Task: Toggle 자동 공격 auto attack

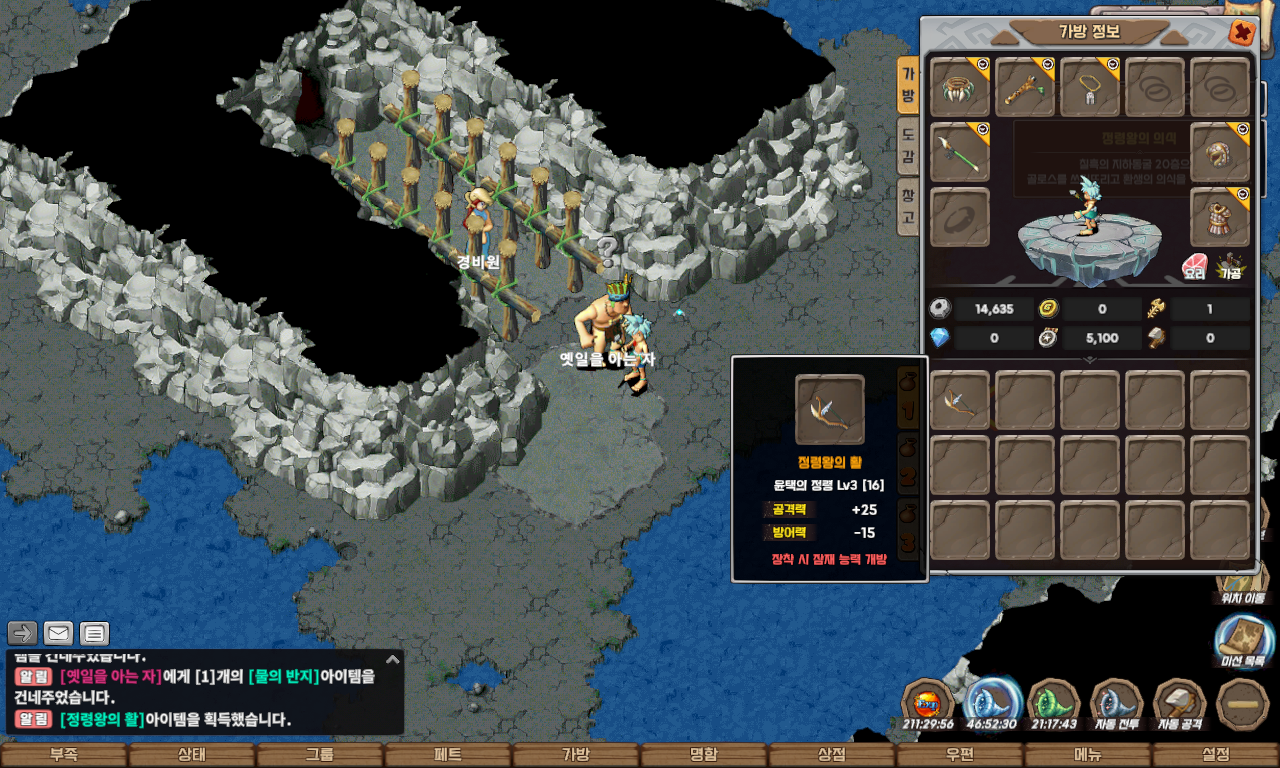Action: (x=1180, y=704)
